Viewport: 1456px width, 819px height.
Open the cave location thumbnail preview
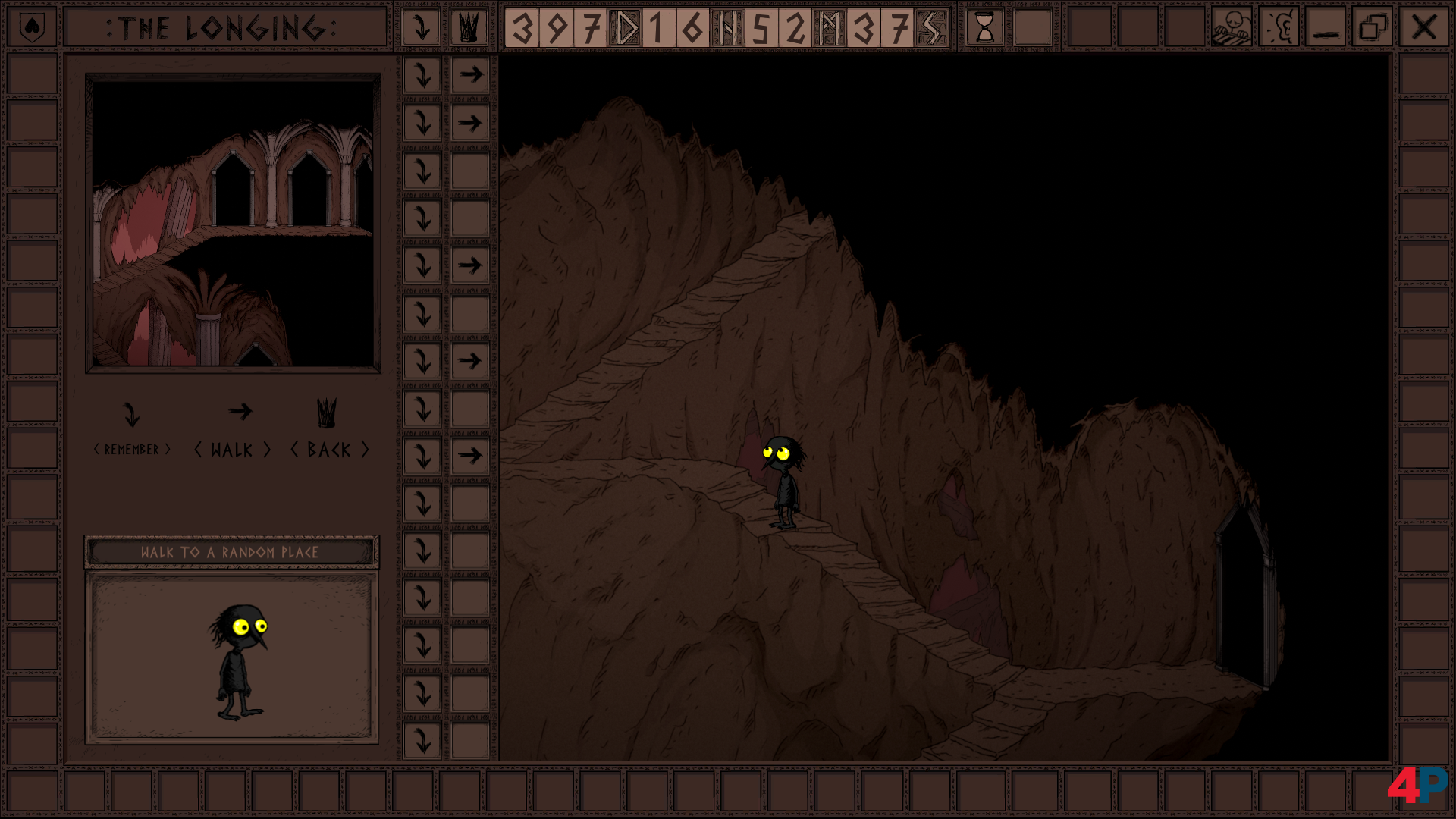click(233, 223)
